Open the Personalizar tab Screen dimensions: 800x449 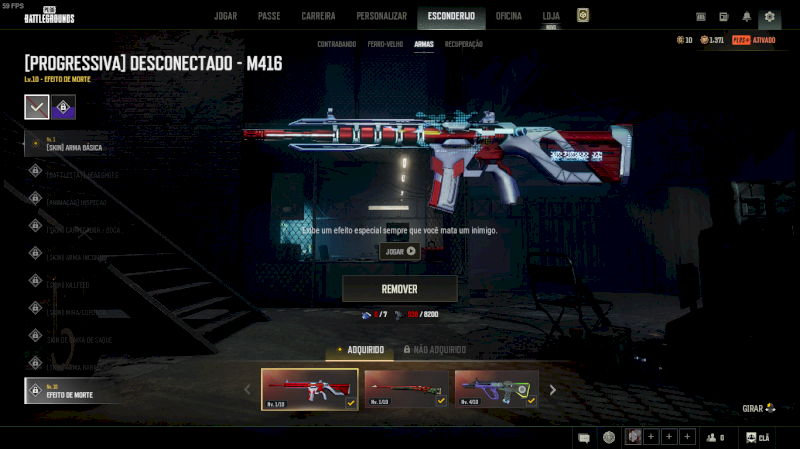click(382, 16)
